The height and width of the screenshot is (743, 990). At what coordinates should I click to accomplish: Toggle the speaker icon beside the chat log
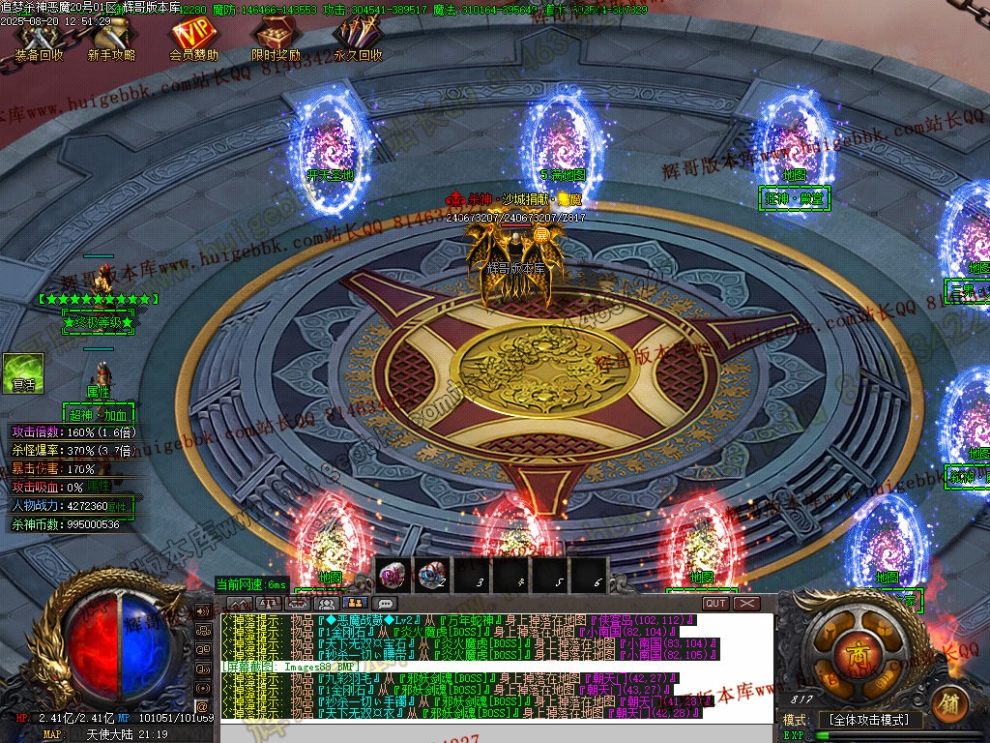point(203,612)
